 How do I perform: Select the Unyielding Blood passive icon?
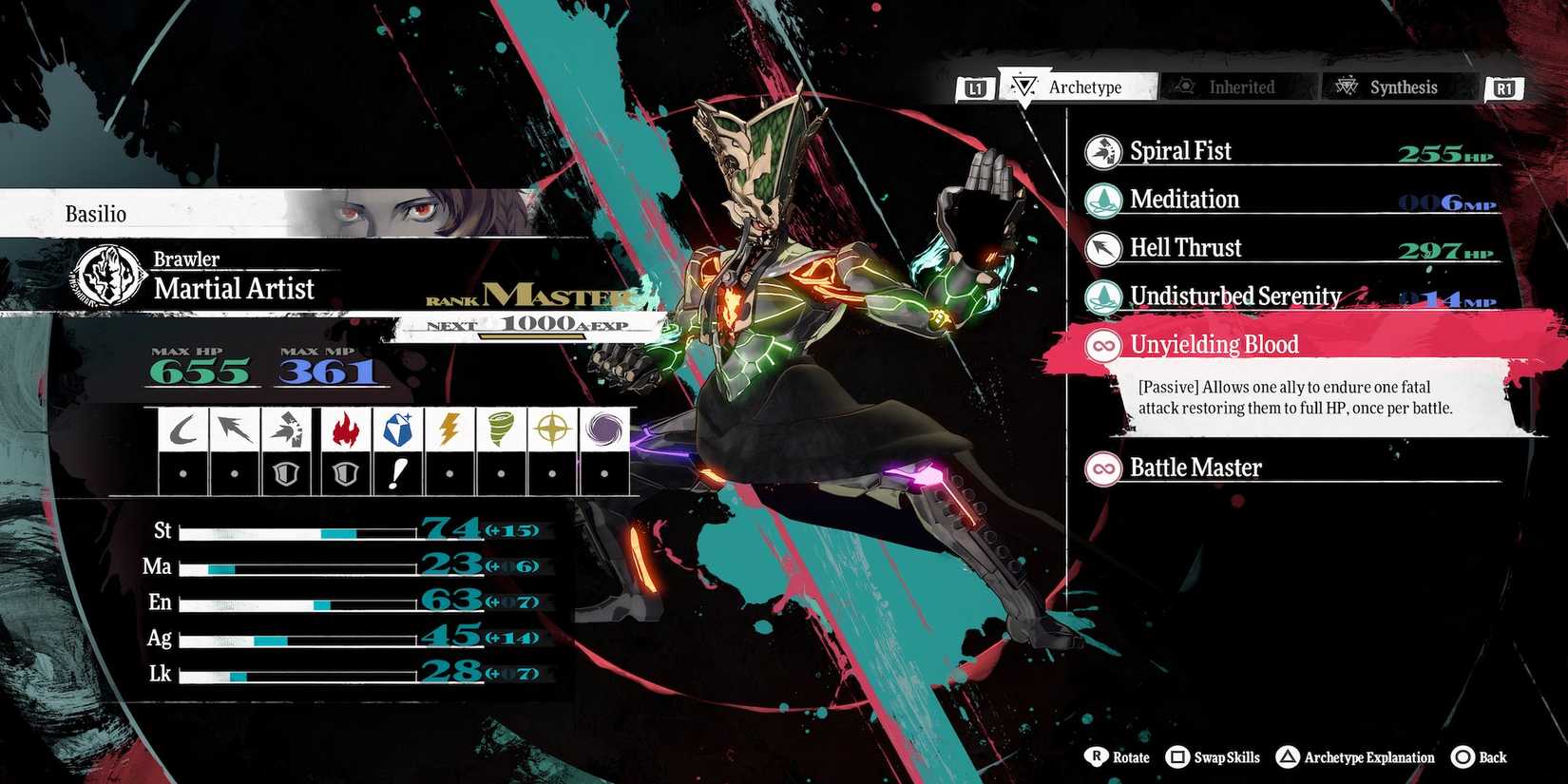point(1102,345)
